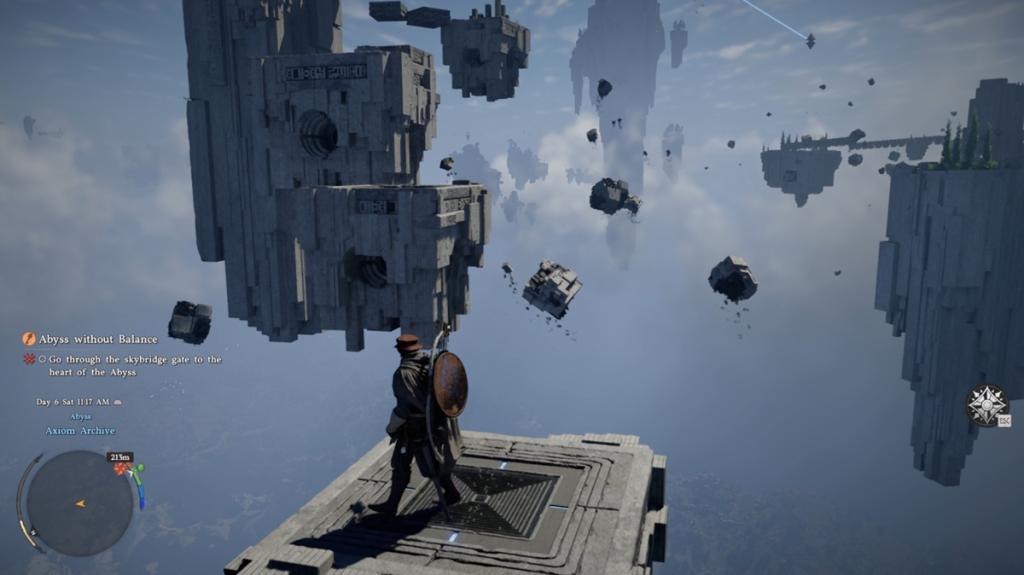
Task: Click the red quest marker on minimap
Action: 122,468
